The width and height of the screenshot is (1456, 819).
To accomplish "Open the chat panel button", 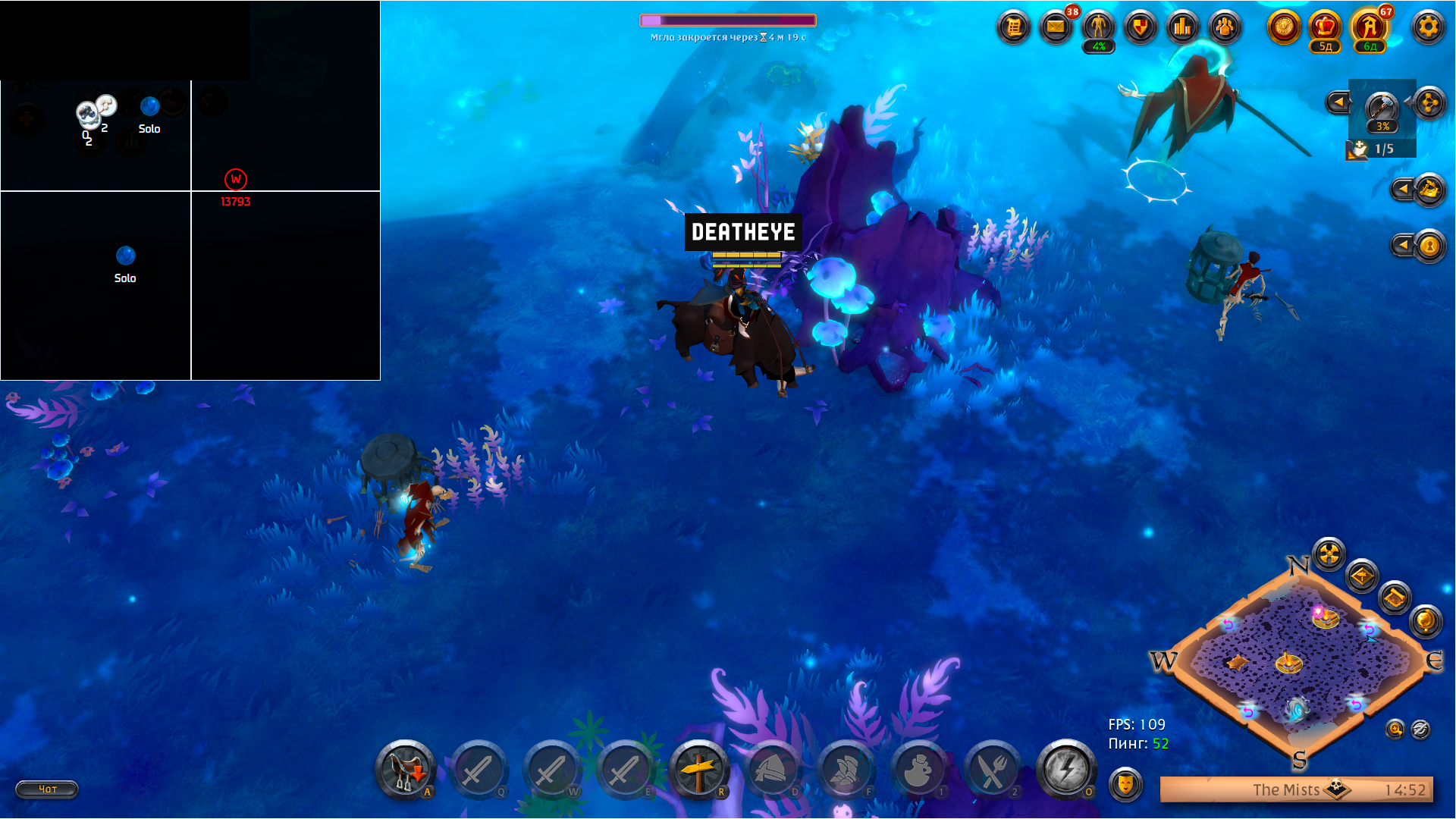I will tap(47, 789).
